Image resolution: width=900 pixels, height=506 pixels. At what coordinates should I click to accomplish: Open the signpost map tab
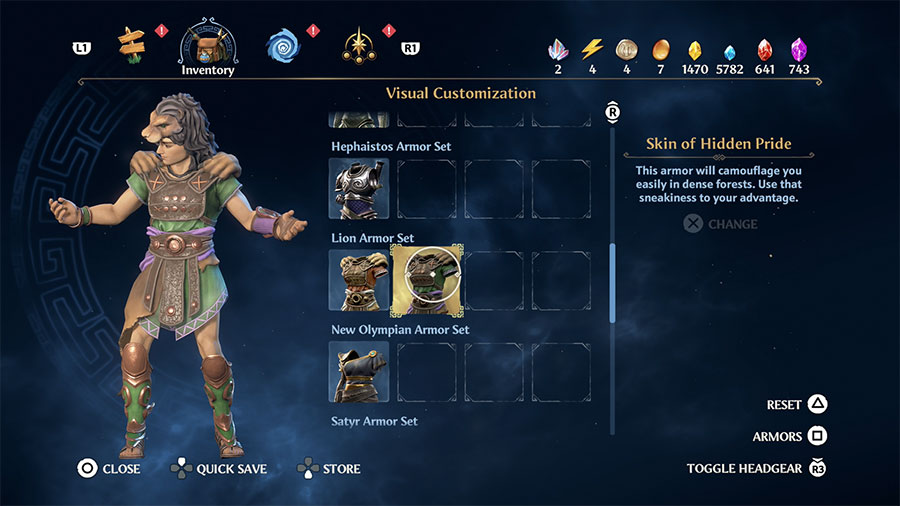131,45
